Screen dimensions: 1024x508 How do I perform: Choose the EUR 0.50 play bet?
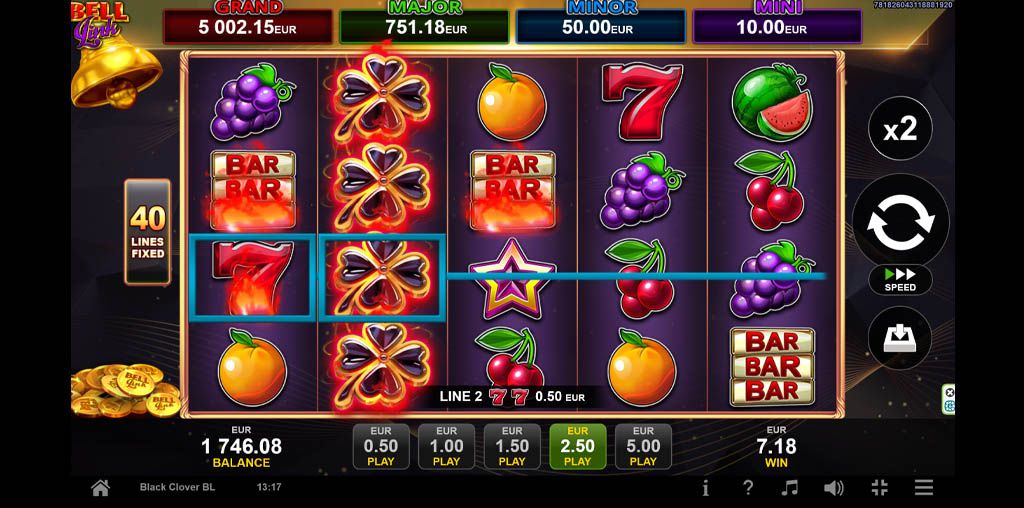pos(381,446)
